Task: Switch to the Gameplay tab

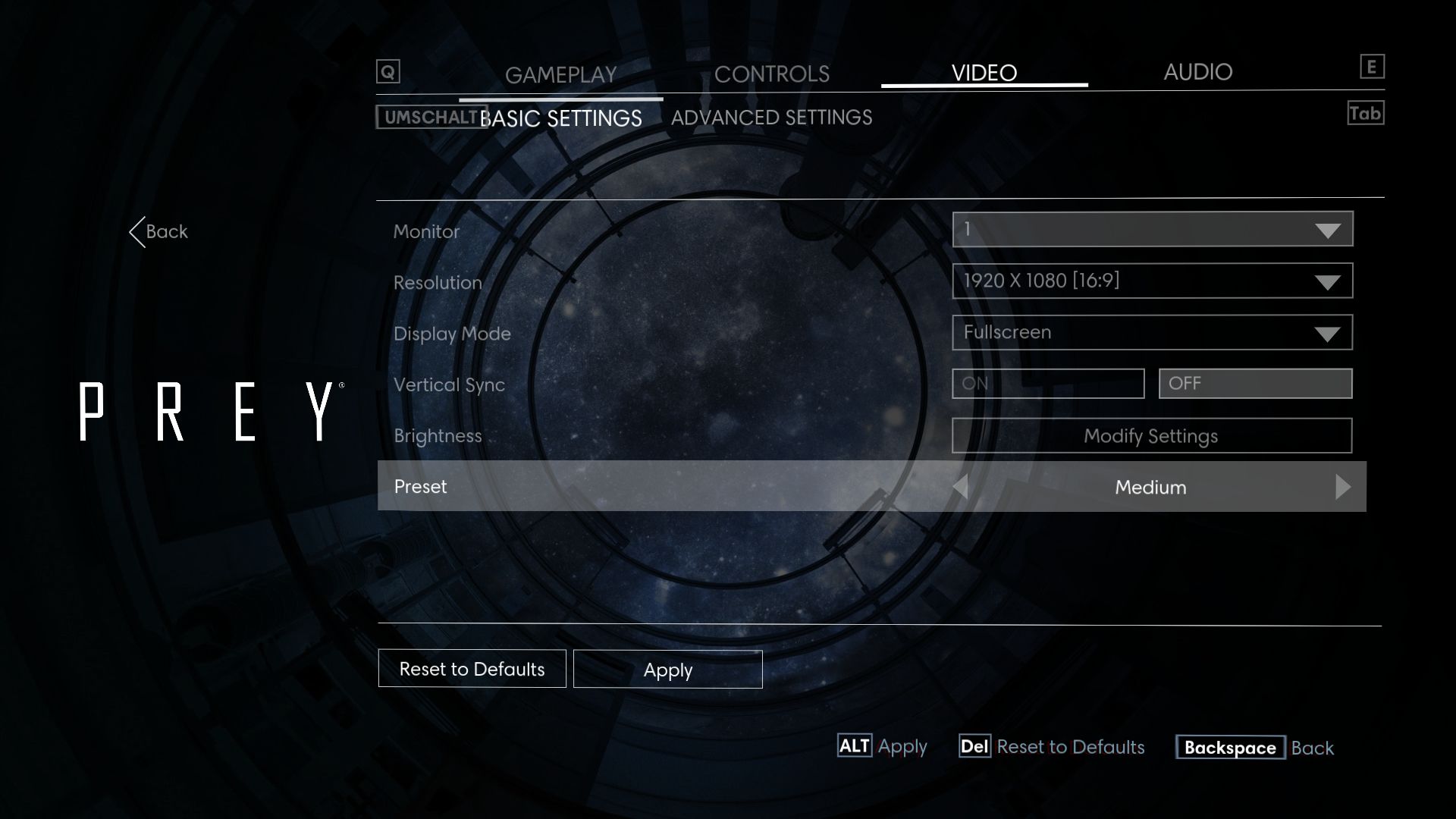Action: coord(560,74)
